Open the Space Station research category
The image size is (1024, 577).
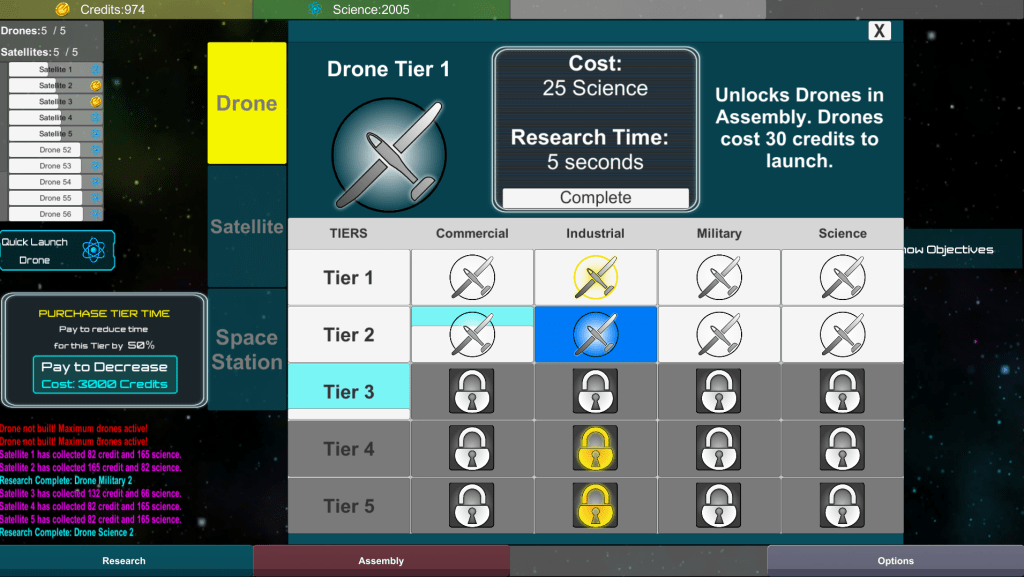[x=247, y=349]
